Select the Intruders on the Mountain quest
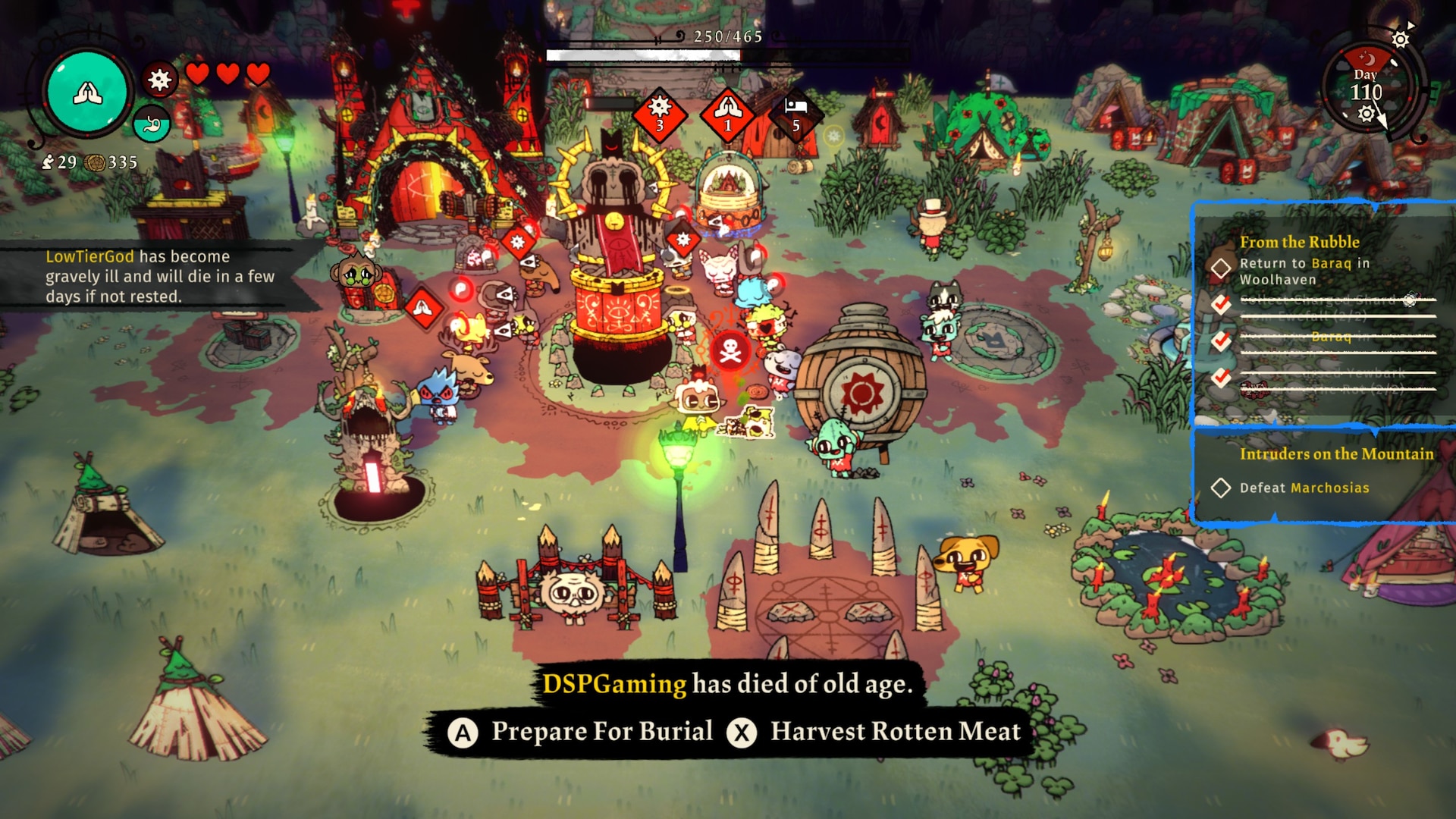This screenshot has height=819, width=1456. coord(1336,453)
